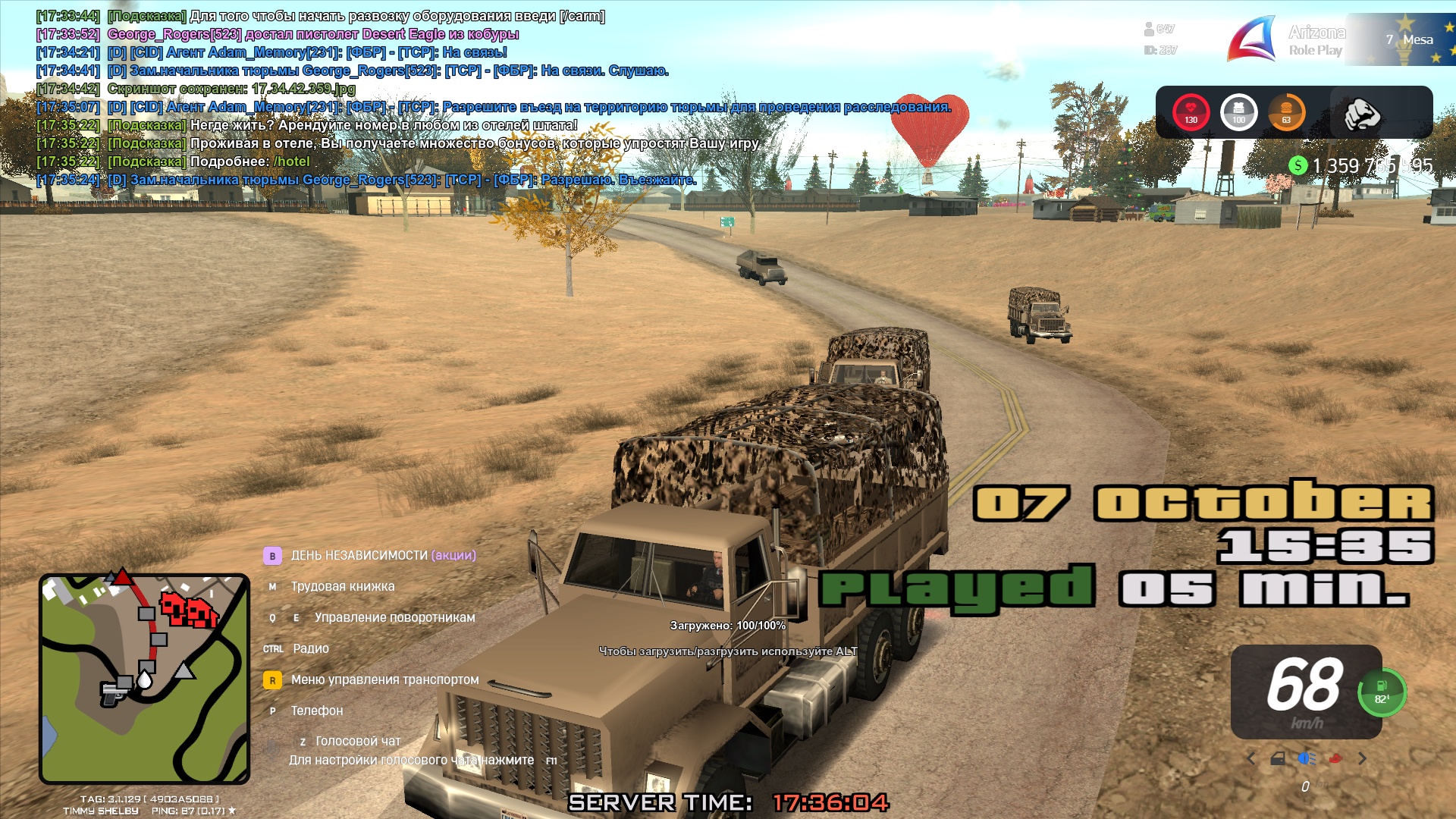
Task: Toggle the blue headlights indicator
Action: pos(1306,758)
